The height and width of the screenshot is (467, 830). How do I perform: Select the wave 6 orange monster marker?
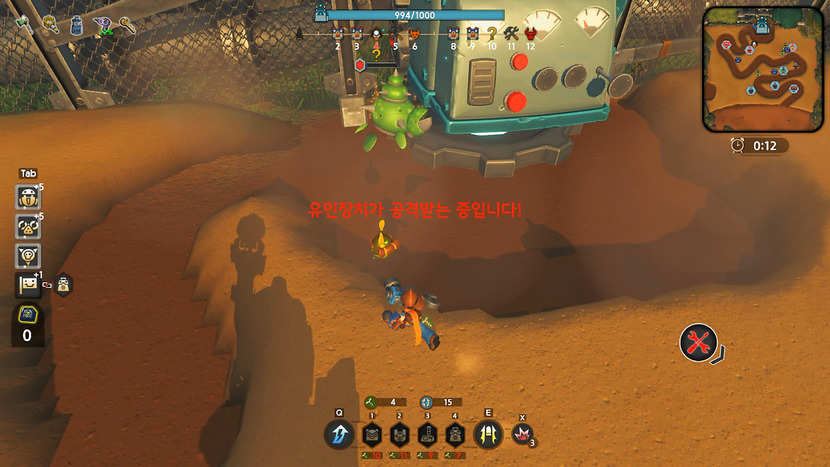414,33
